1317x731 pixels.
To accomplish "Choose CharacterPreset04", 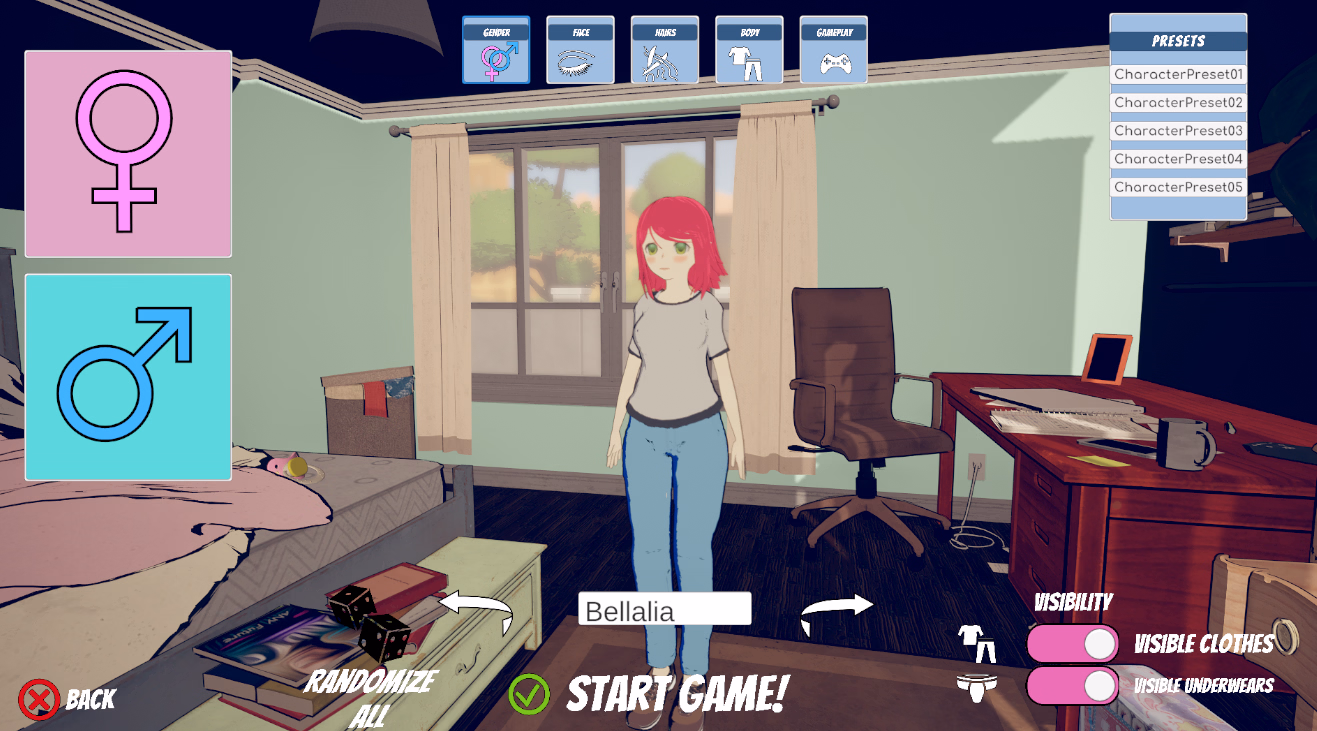I will tap(1178, 159).
